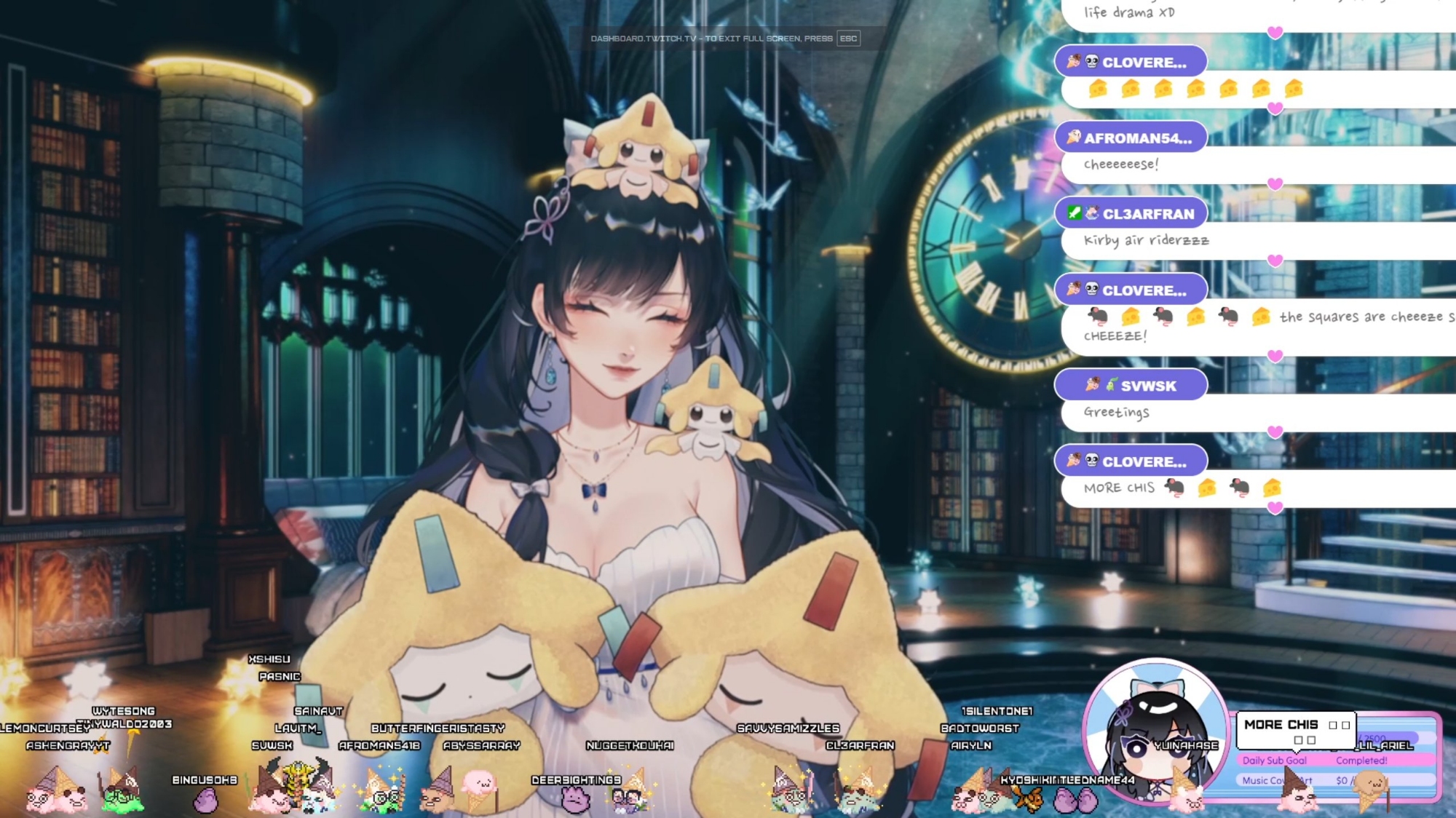Select AFROMAN54's chat name tag
Viewport: 1456px width, 818px height.
(1131, 138)
